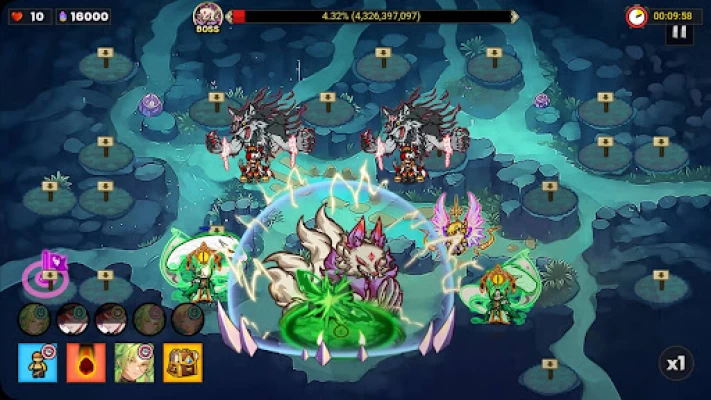Activate the soldier reinforcement ability
711x400 pixels.
pyautogui.click(x=37, y=362)
